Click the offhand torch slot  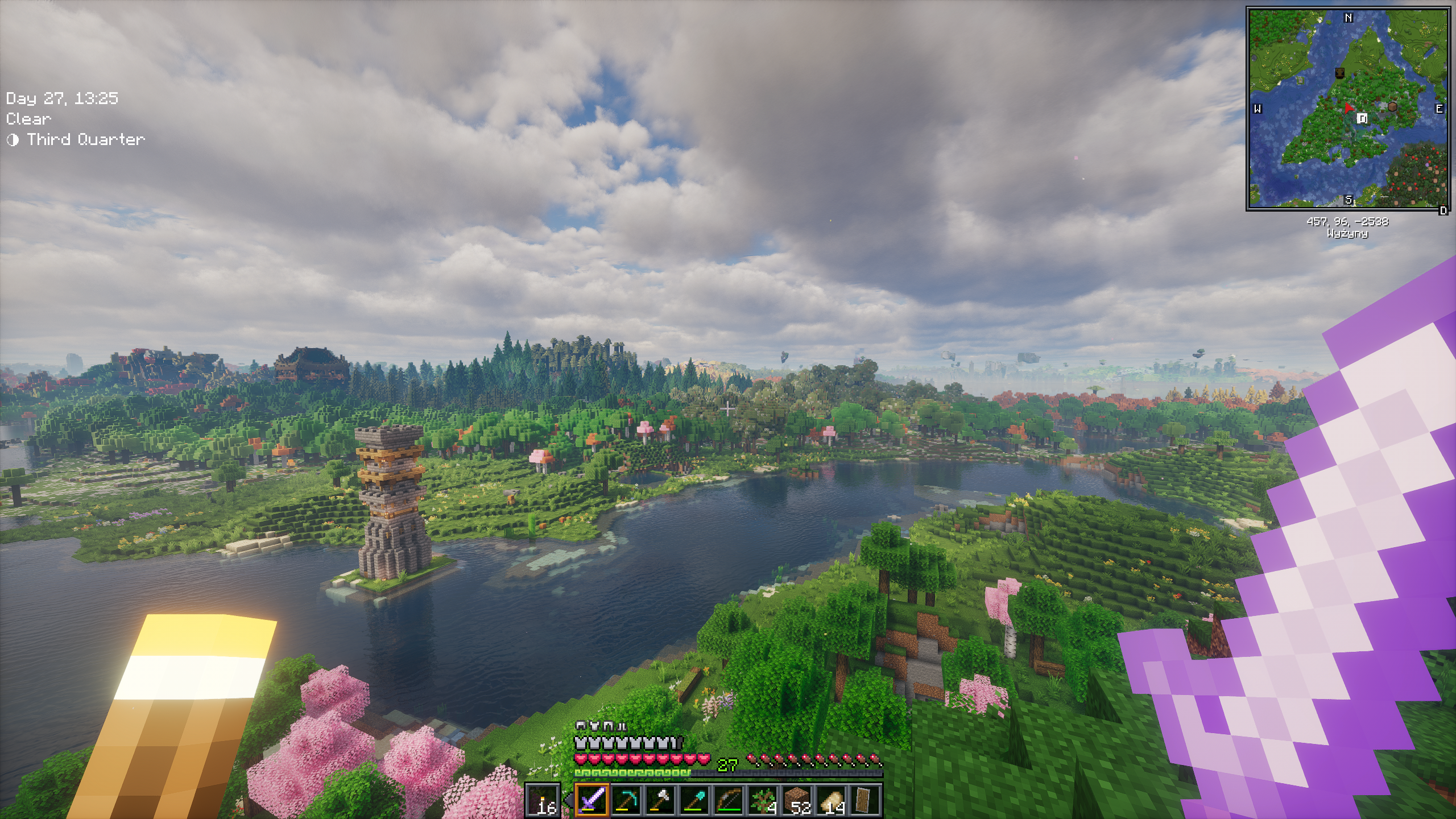(x=543, y=800)
